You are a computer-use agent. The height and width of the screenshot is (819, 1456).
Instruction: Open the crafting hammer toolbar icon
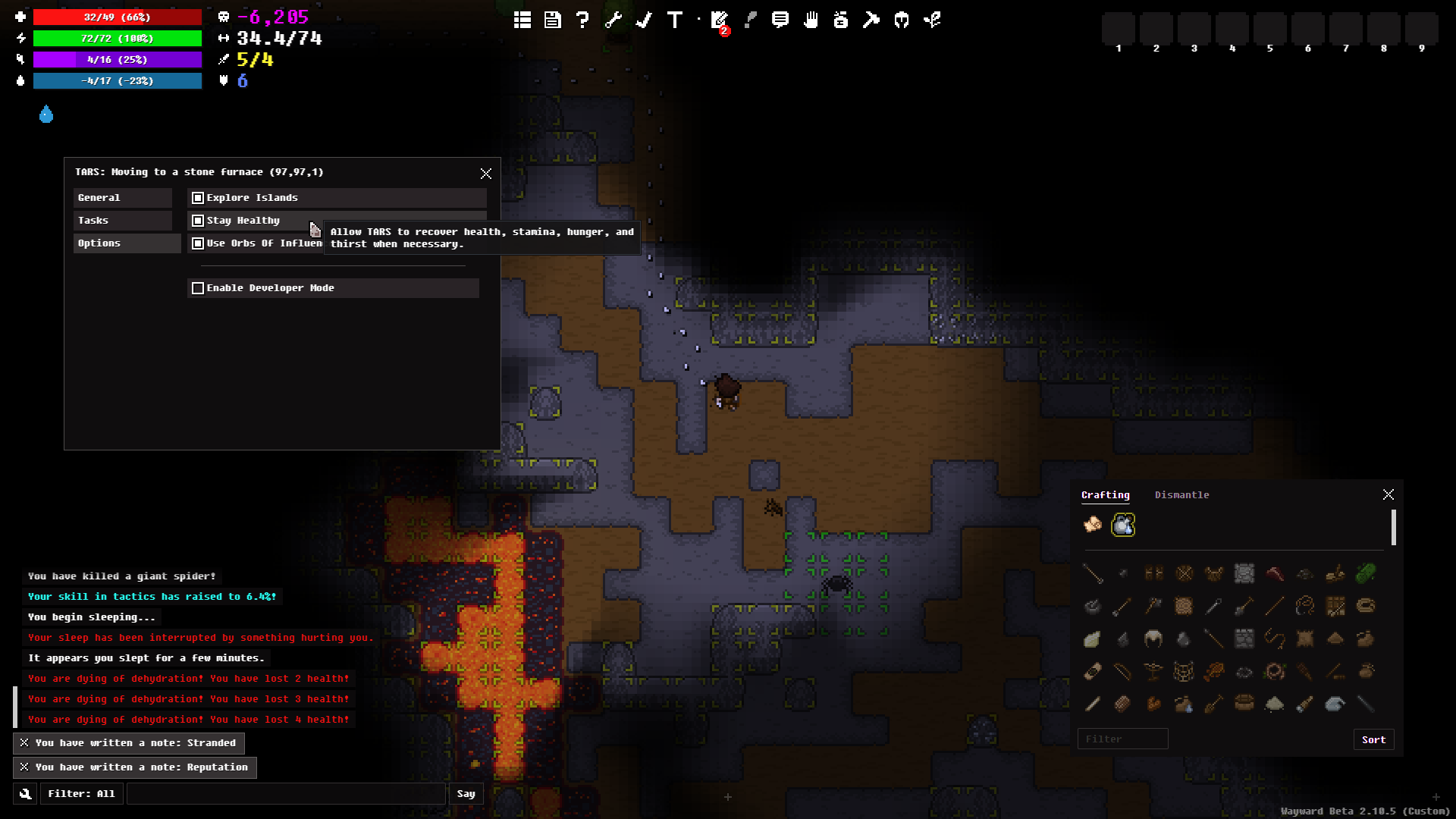871,20
